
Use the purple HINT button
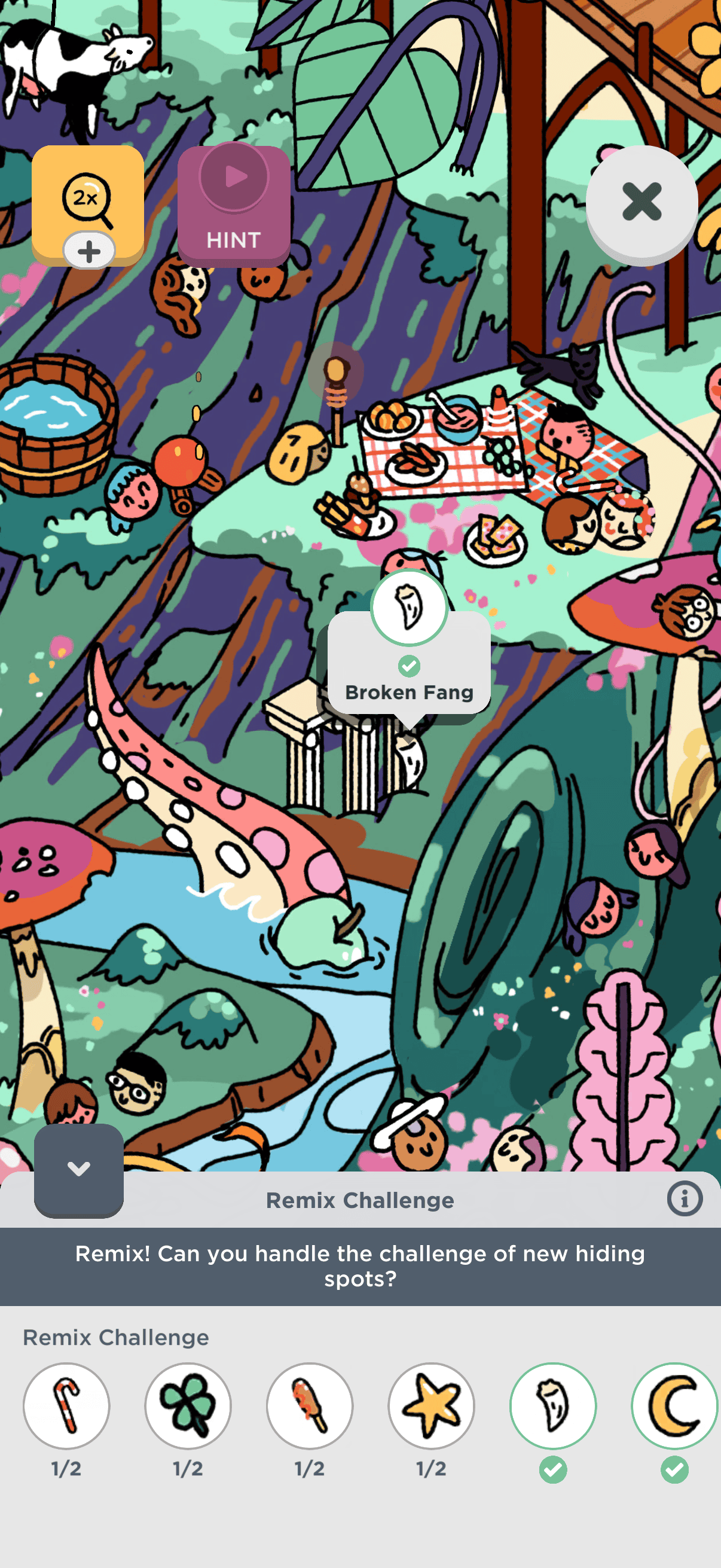point(234,206)
